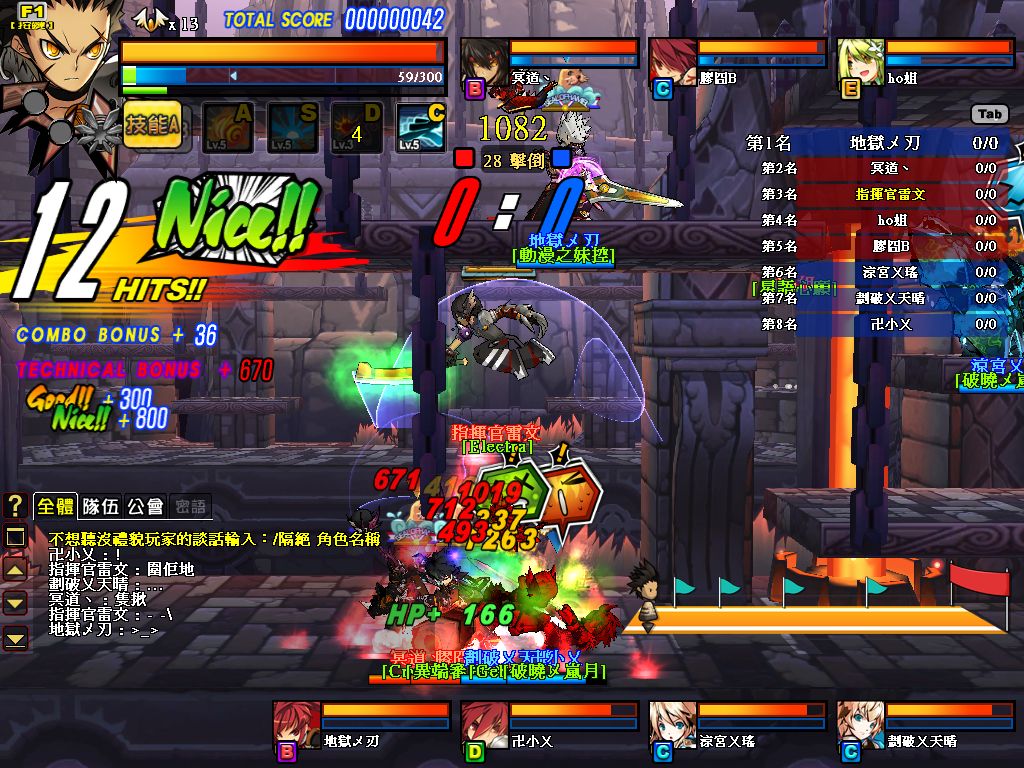The image size is (1024, 768).
Task: Trigger the D-slot skill on cooldown
Action: [x=355, y=127]
